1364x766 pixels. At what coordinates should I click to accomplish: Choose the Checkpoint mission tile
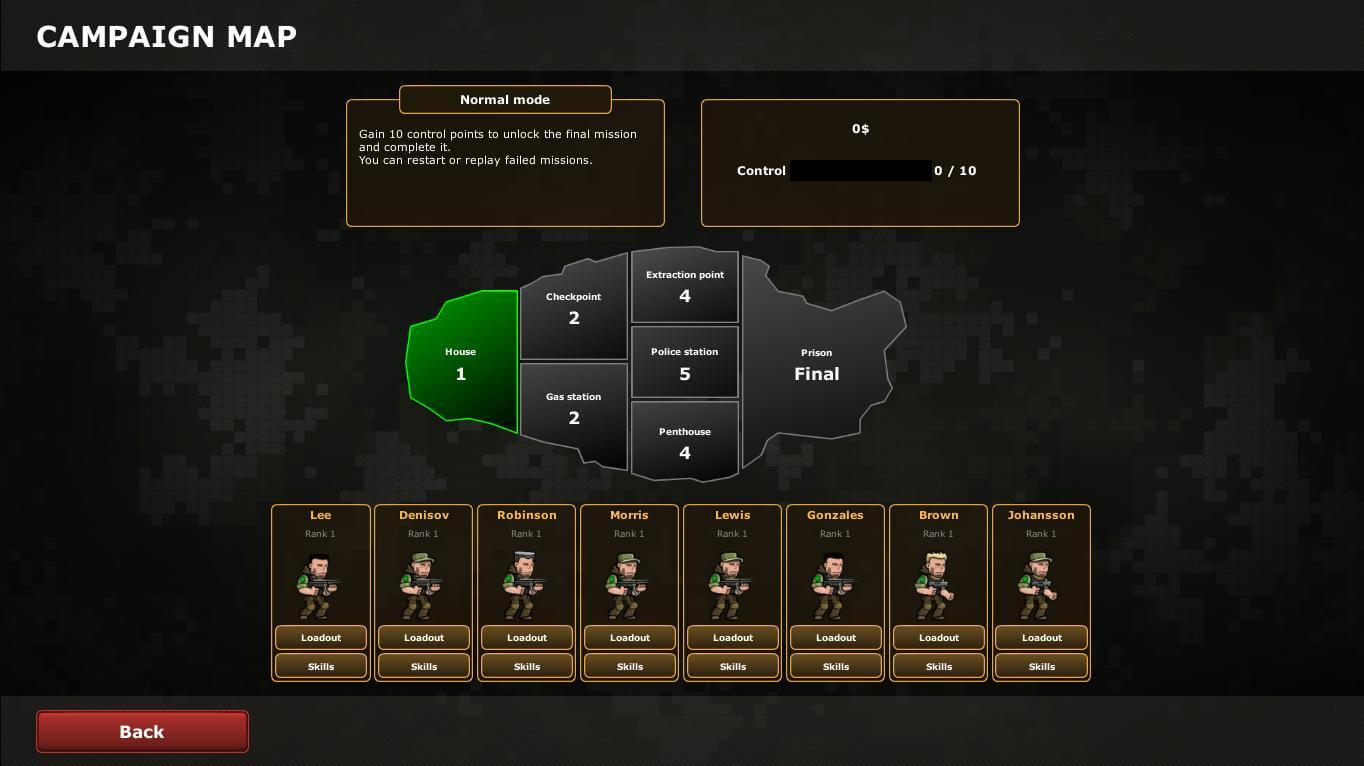(574, 308)
